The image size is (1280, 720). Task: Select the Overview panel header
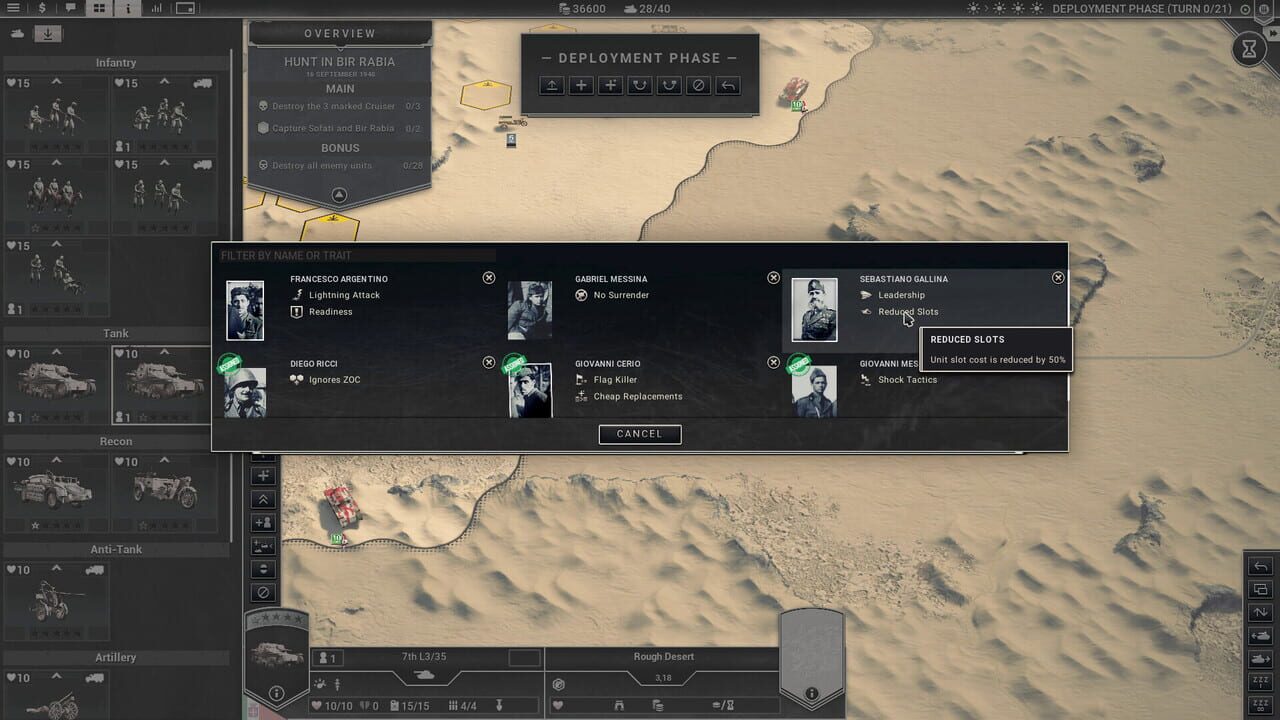[340, 33]
